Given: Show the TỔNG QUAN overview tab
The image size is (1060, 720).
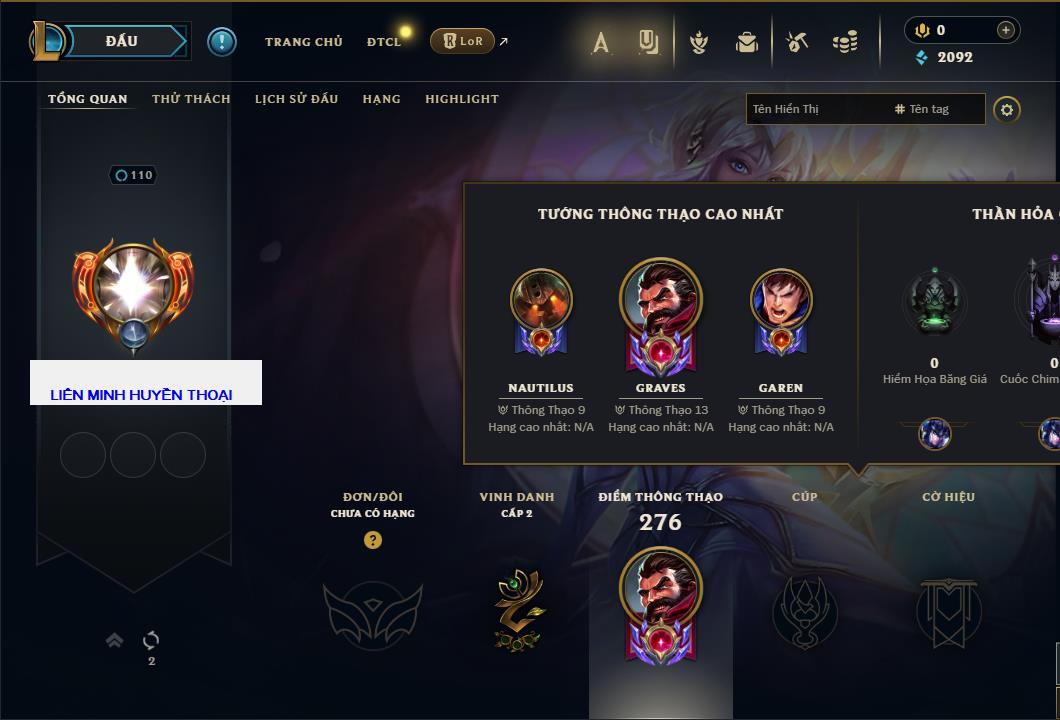Looking at the screenshot, I should (x=88, y=99).
